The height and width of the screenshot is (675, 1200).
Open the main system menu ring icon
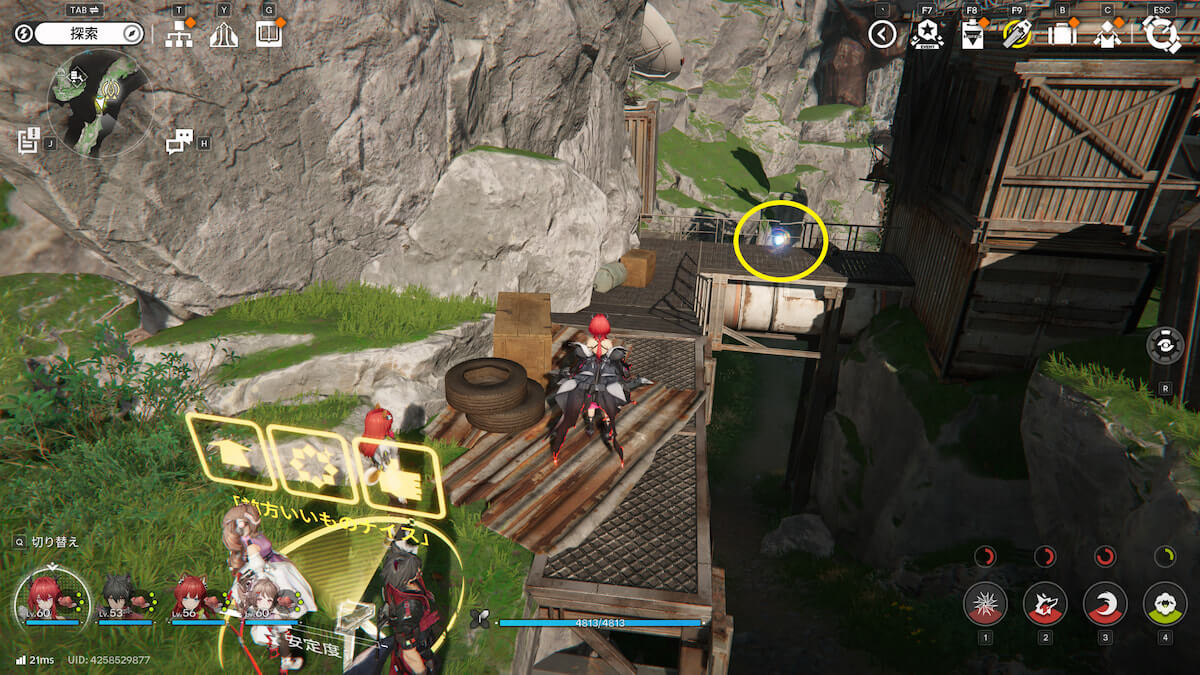[1162, 35]
